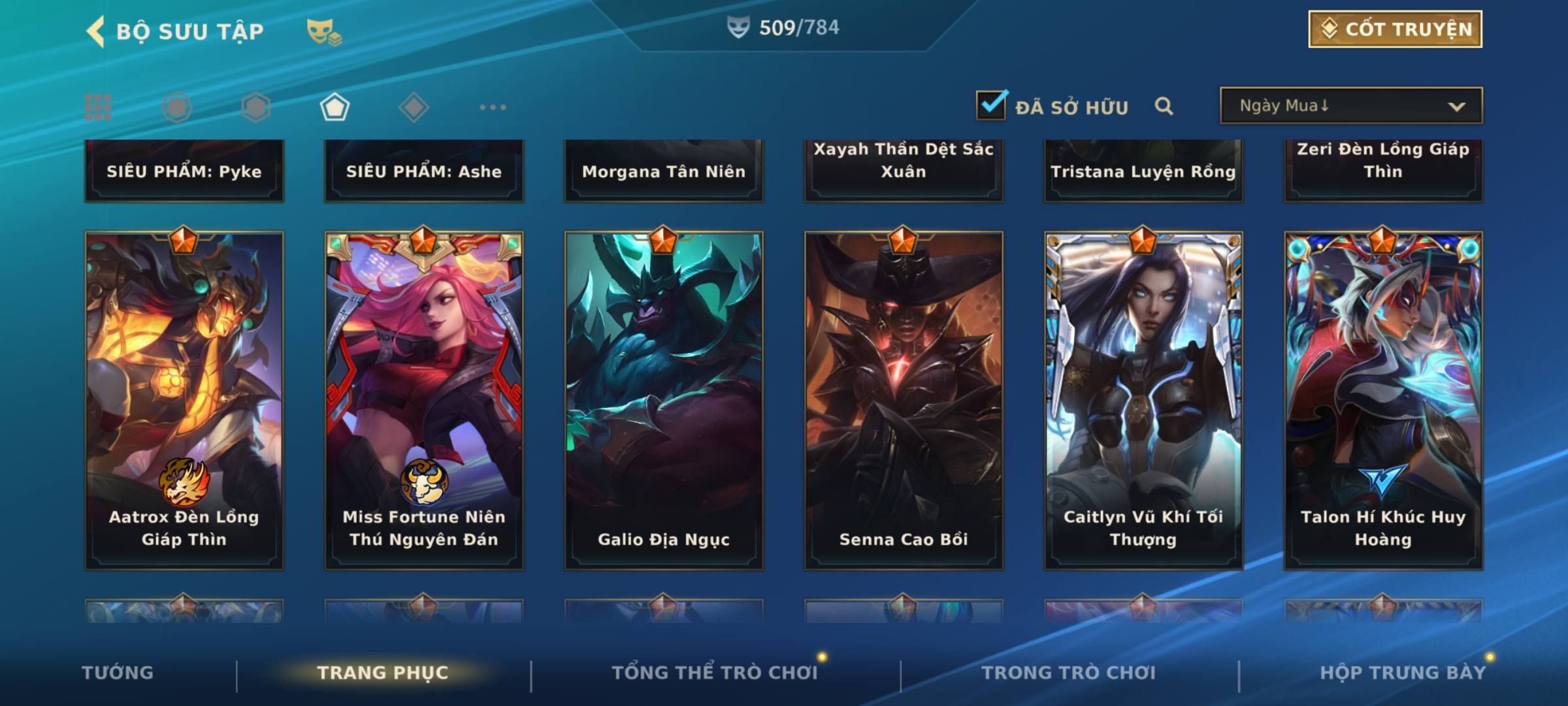Viewport: 1568px width, 706px height.
Task: Switch to the Tướng tab
Action: (118, 673)
